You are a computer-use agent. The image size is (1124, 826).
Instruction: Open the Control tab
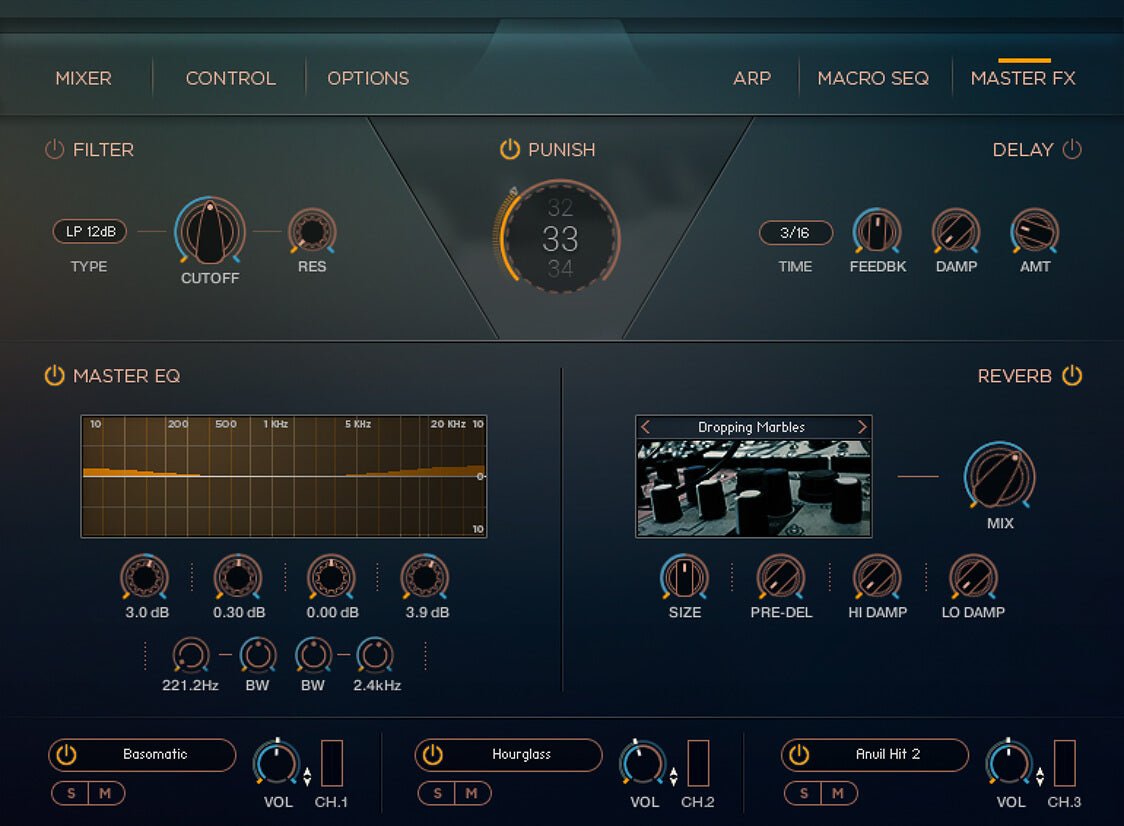230,78
